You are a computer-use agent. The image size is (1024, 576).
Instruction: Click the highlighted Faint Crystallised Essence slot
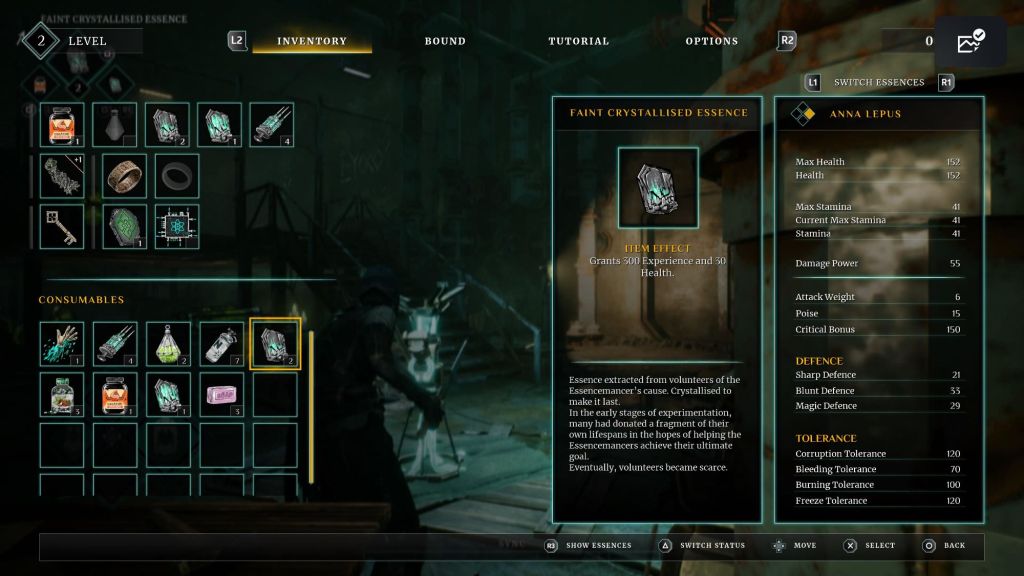tap(274, 344)
